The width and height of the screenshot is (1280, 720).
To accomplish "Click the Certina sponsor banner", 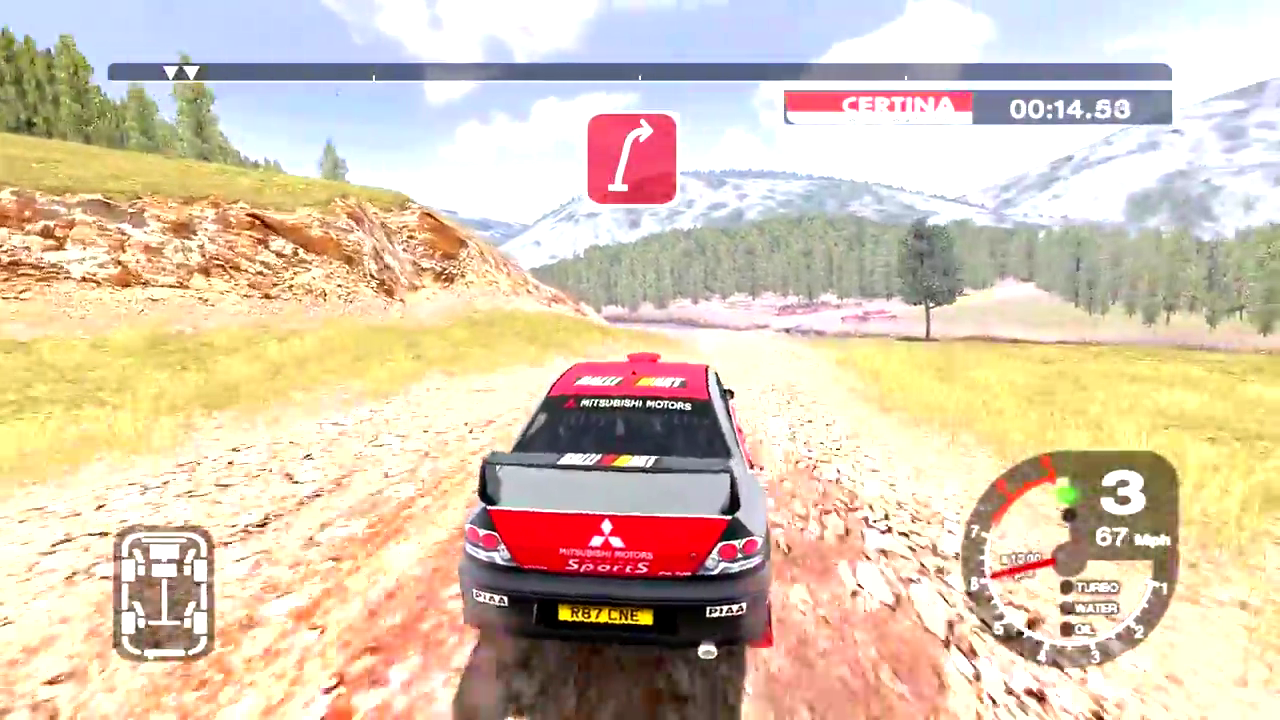I will click(878, 107).
